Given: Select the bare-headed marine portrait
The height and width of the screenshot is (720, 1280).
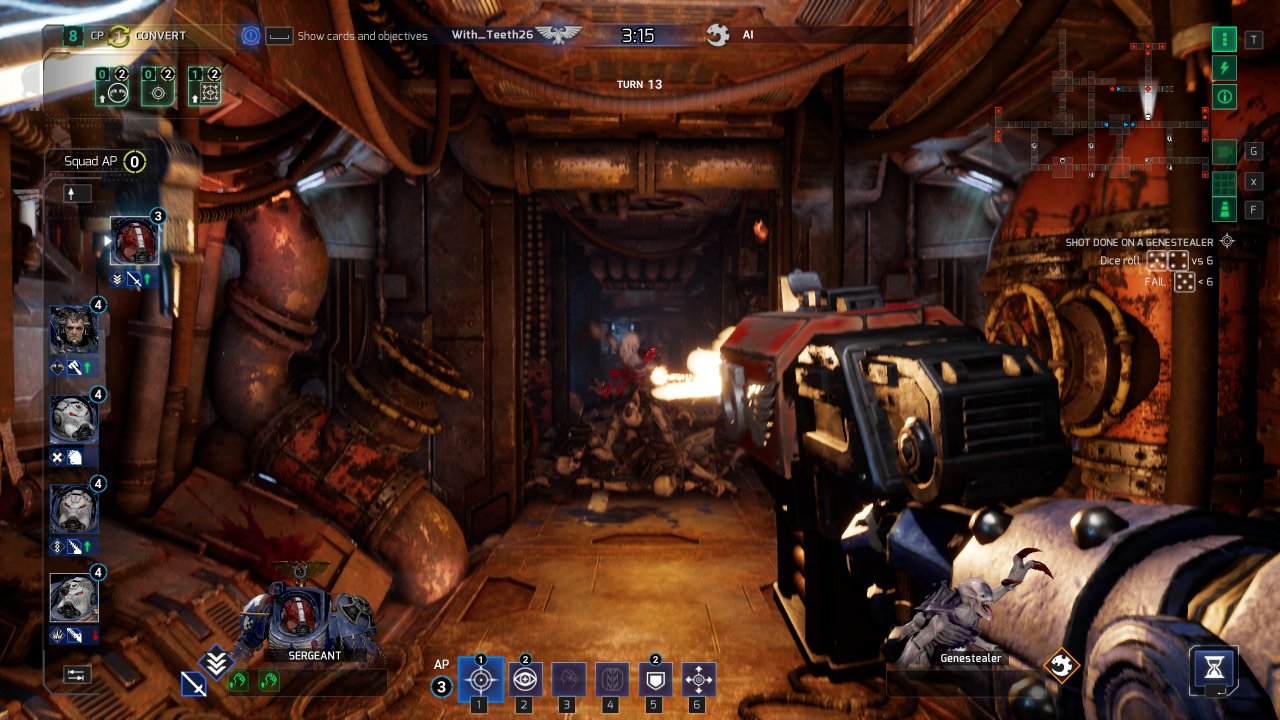Looking at the screenshot, I should 74,330.
